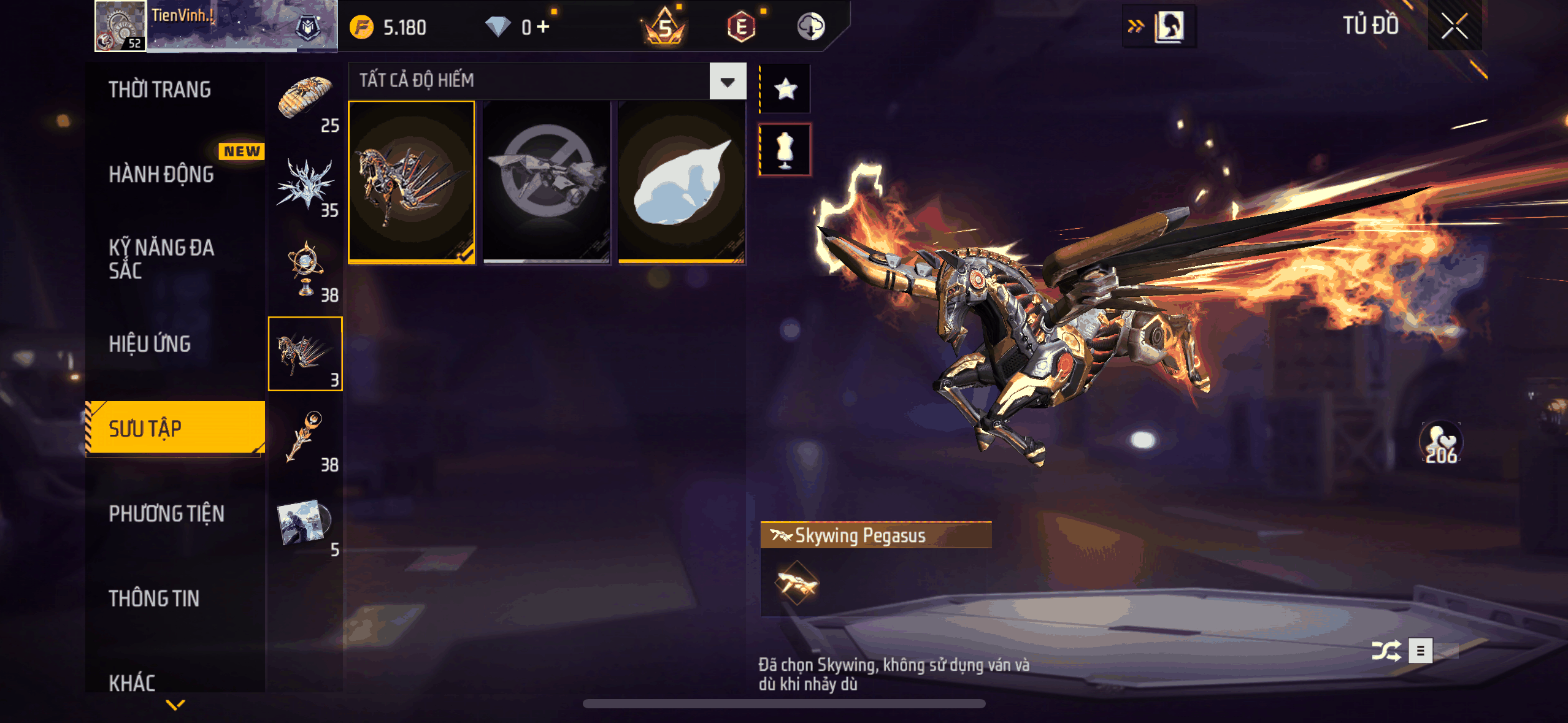Open the Hành Động category
Screen dimensions: 1568x723
pyautogui.click(x=161, y=174)
